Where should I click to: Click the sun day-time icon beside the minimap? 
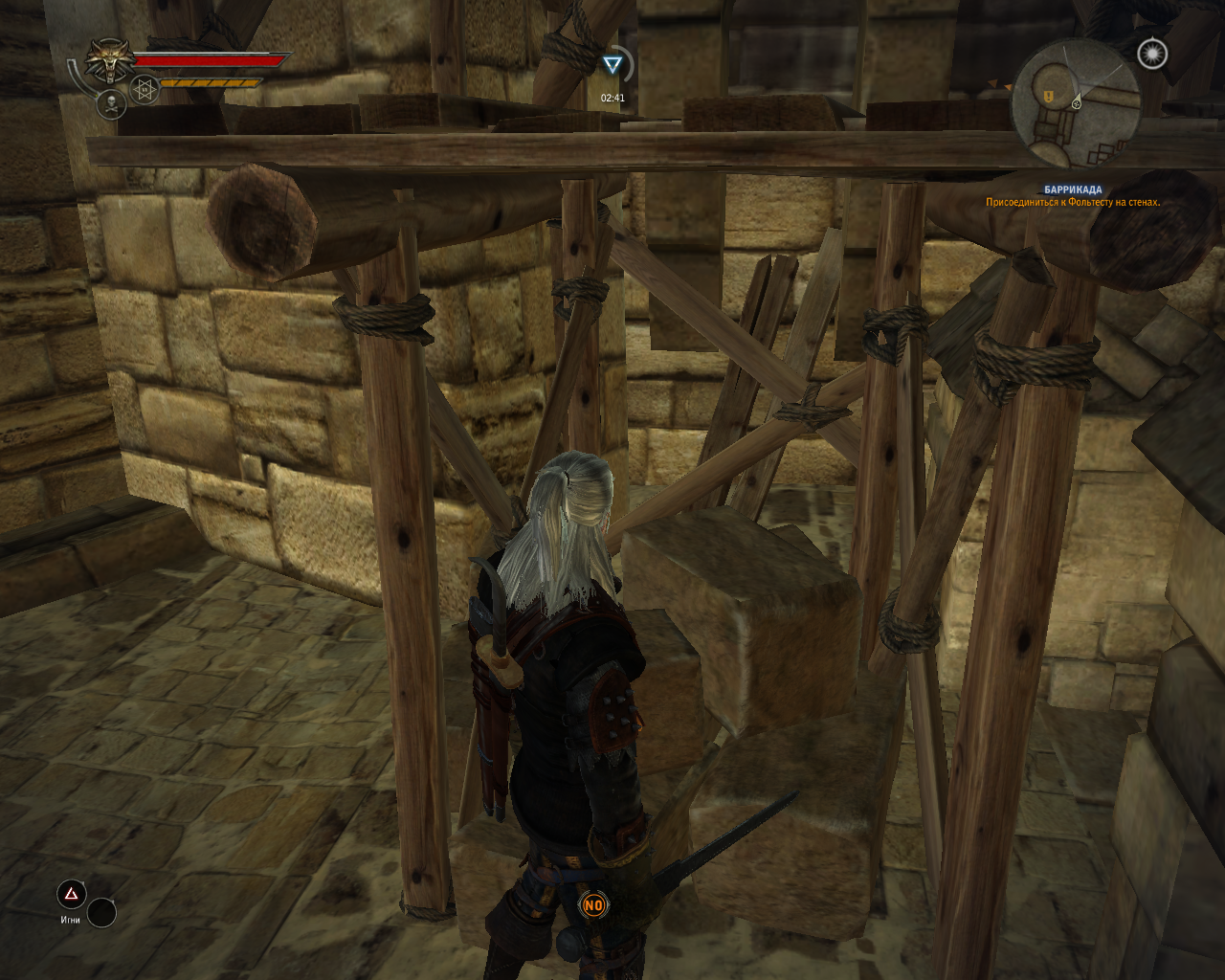coord(1151,55)
